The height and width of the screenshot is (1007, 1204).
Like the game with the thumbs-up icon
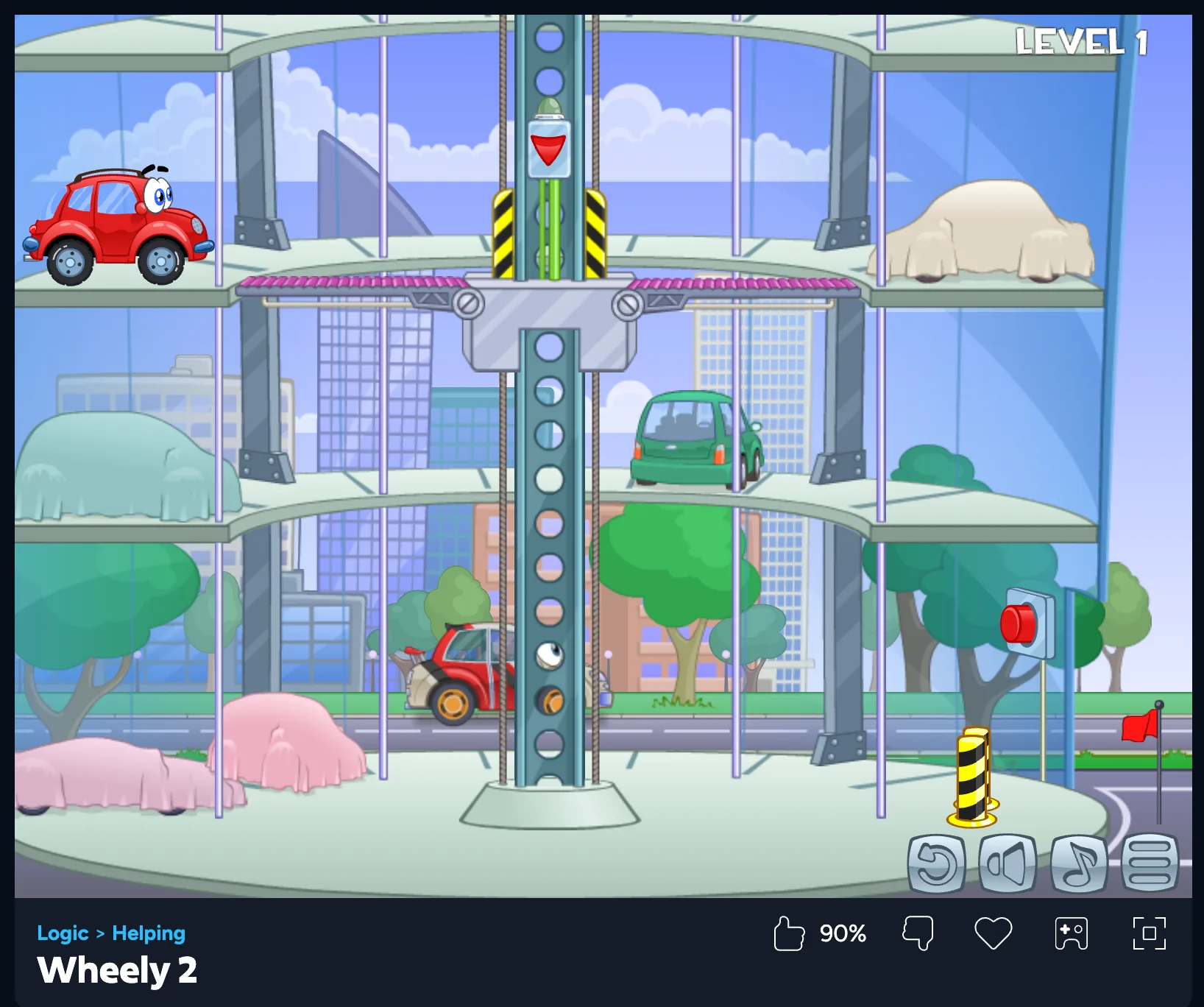[789, 933]
